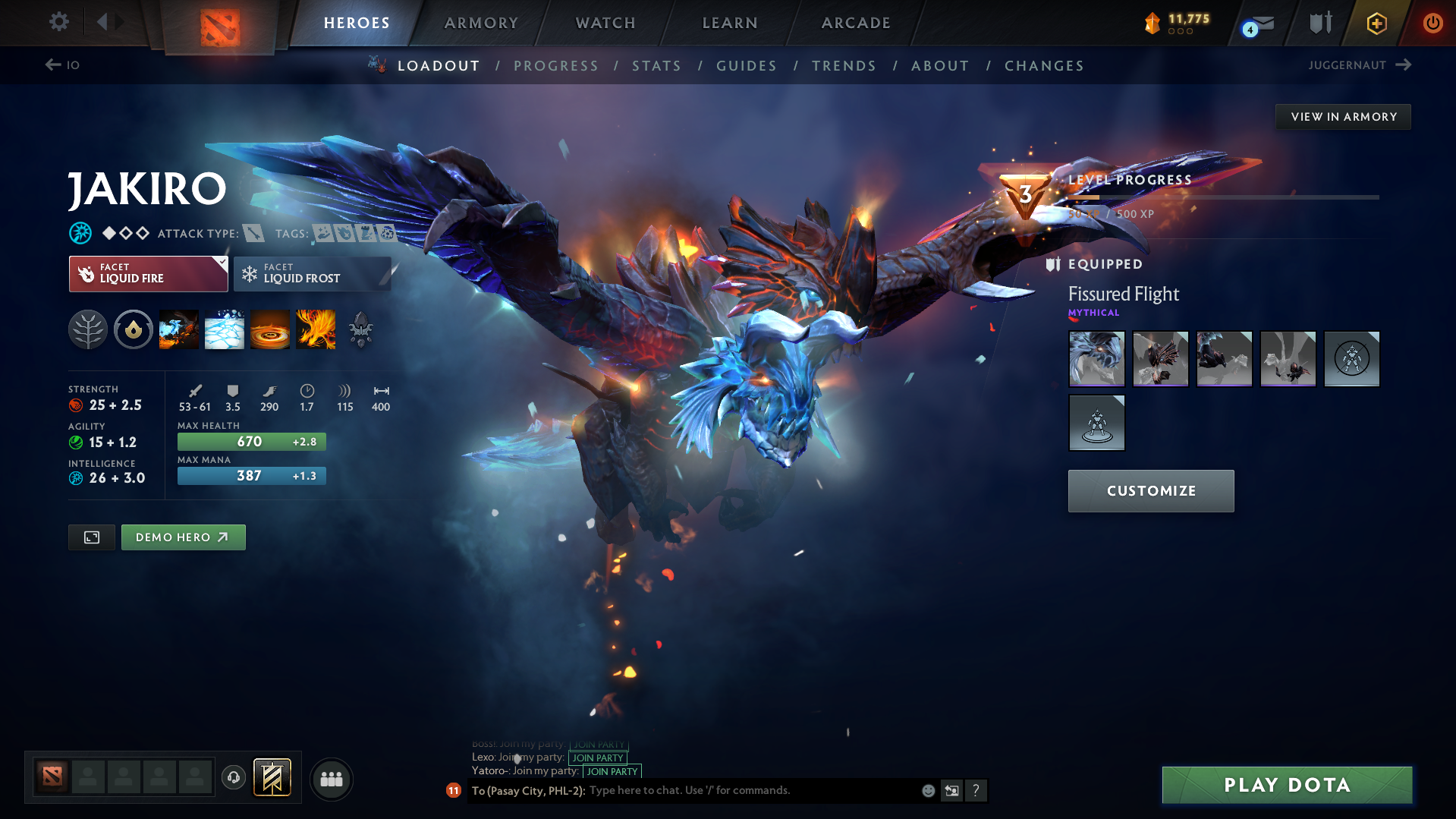
Task: Select the Ice Path ability icon
Action: [225, 329]
